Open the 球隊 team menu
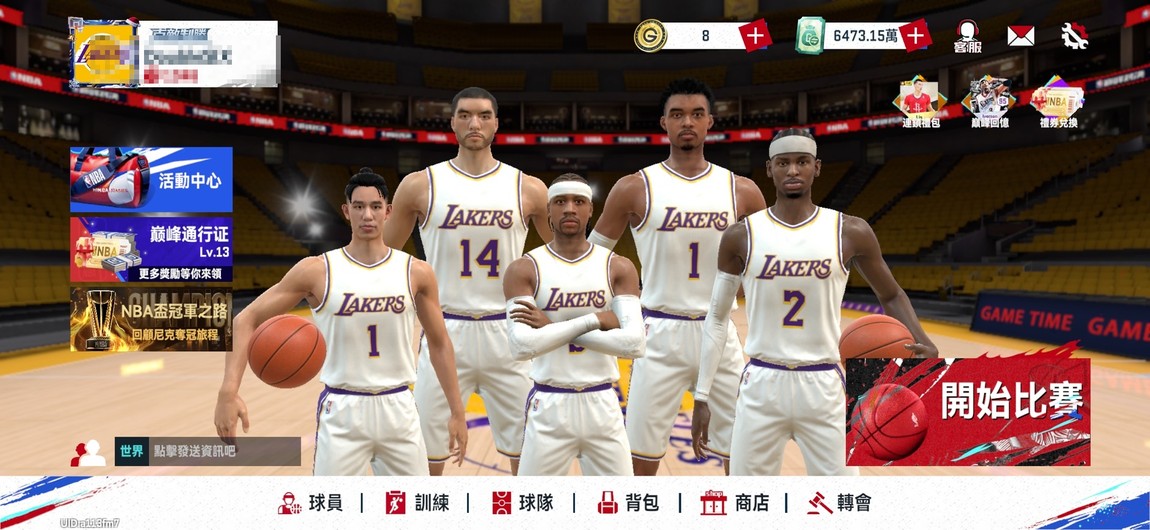1150x530 pixels. coord(523,502)
